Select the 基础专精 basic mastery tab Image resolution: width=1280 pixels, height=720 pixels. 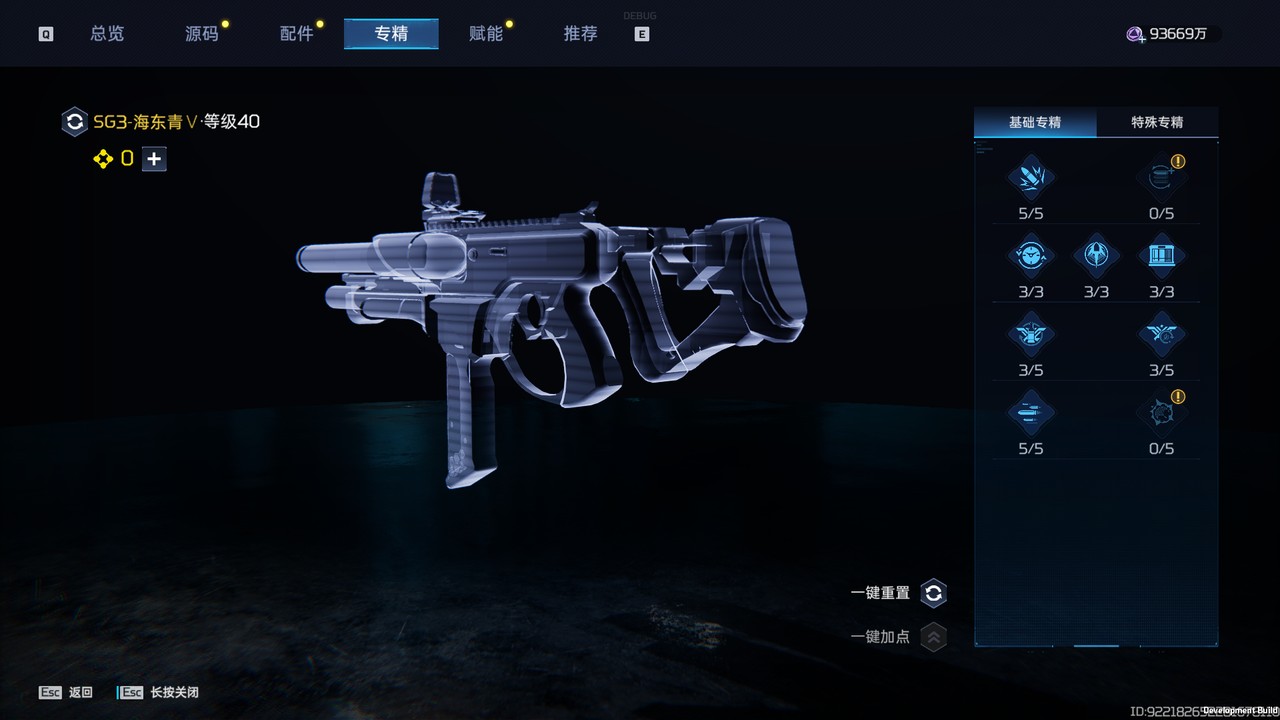point(1035,122)
